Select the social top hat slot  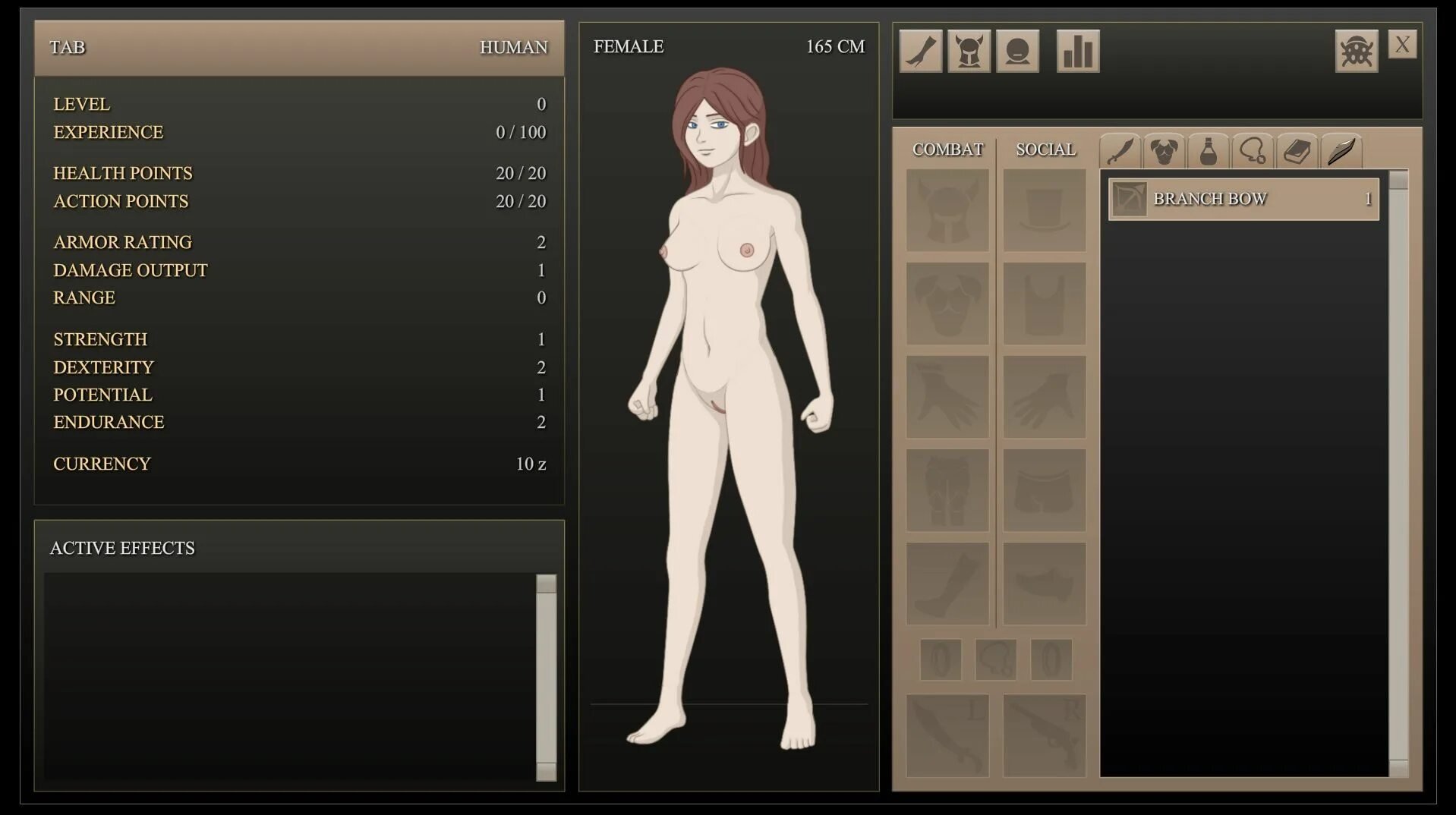(x=1045, y=209)
